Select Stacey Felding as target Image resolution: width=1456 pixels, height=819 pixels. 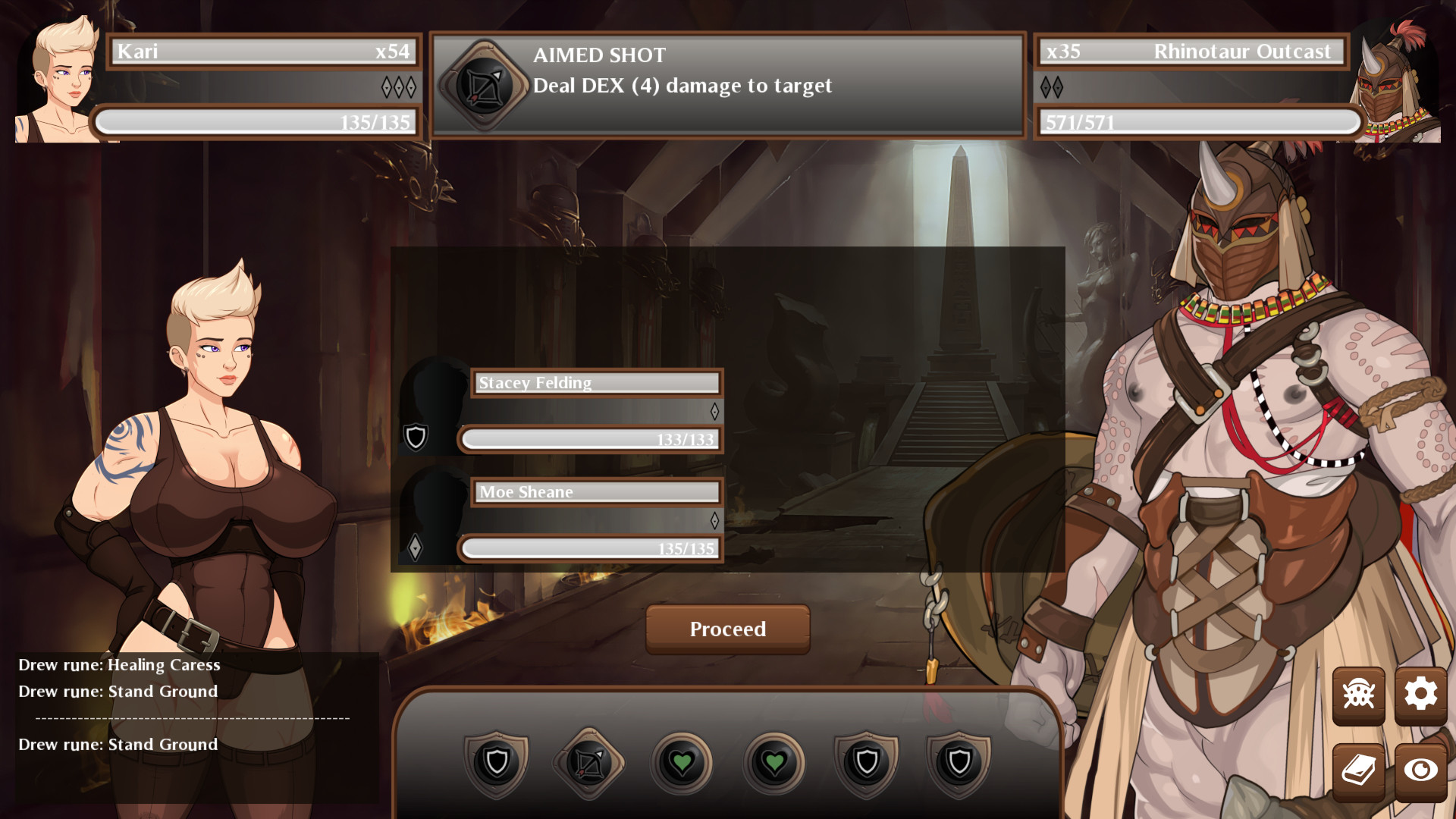[x=596, y=383]
